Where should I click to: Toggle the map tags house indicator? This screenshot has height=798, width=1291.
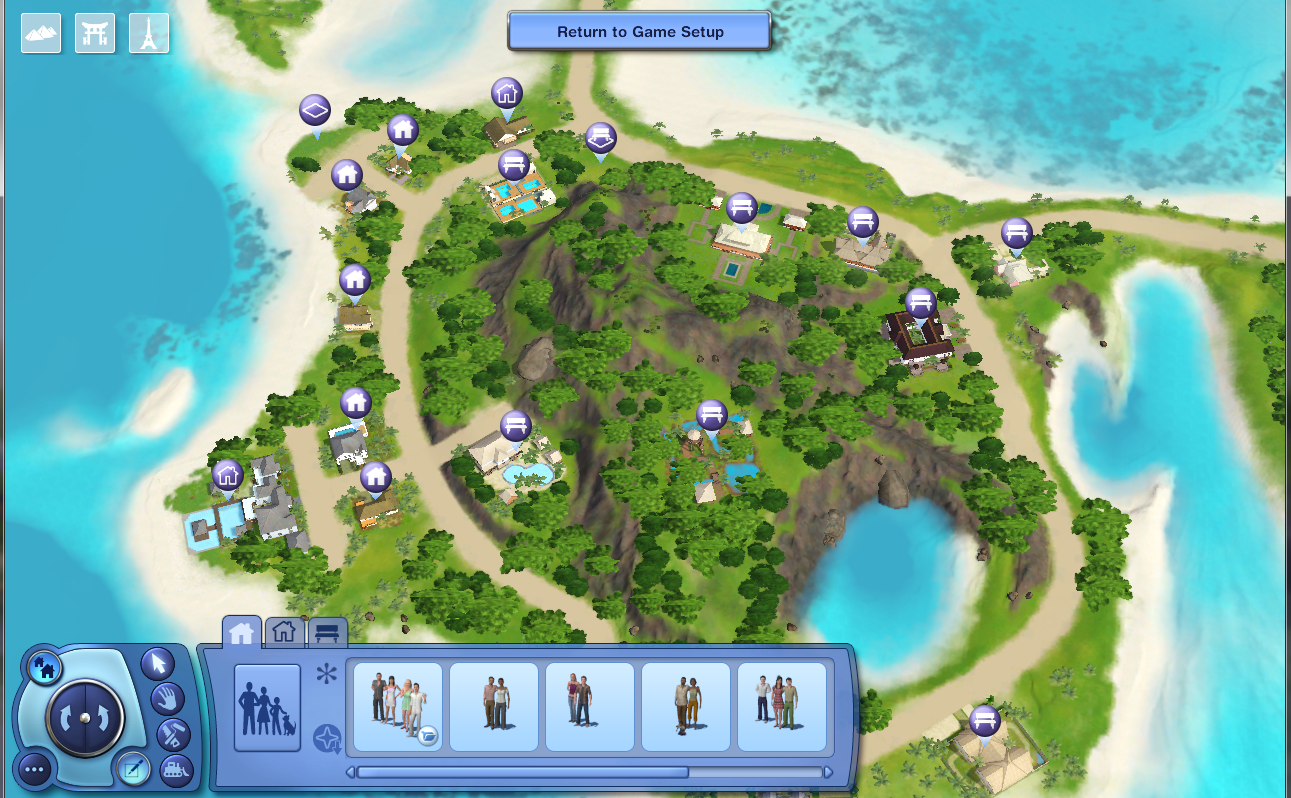pos(45,668)
